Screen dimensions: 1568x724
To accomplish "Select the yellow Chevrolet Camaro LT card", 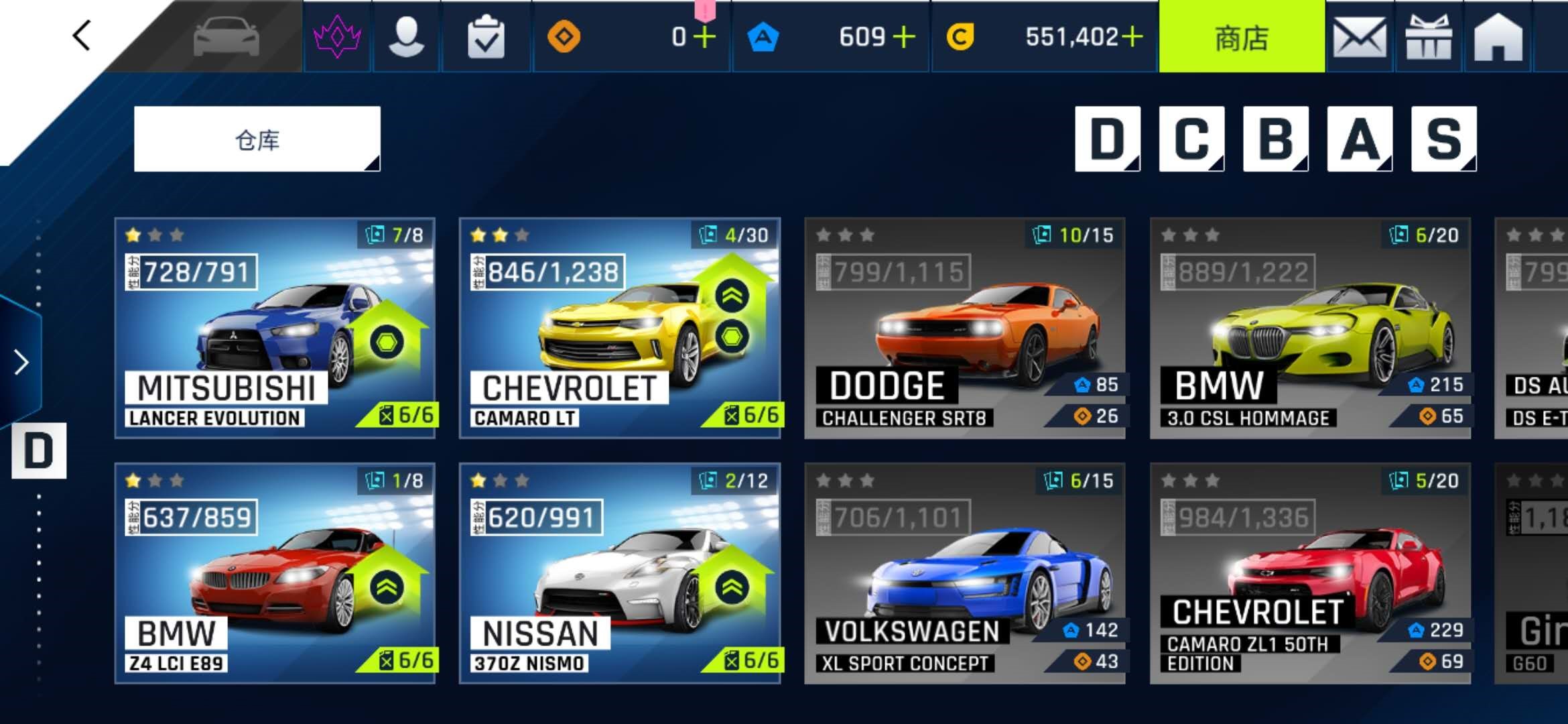I will pos(620,328).
